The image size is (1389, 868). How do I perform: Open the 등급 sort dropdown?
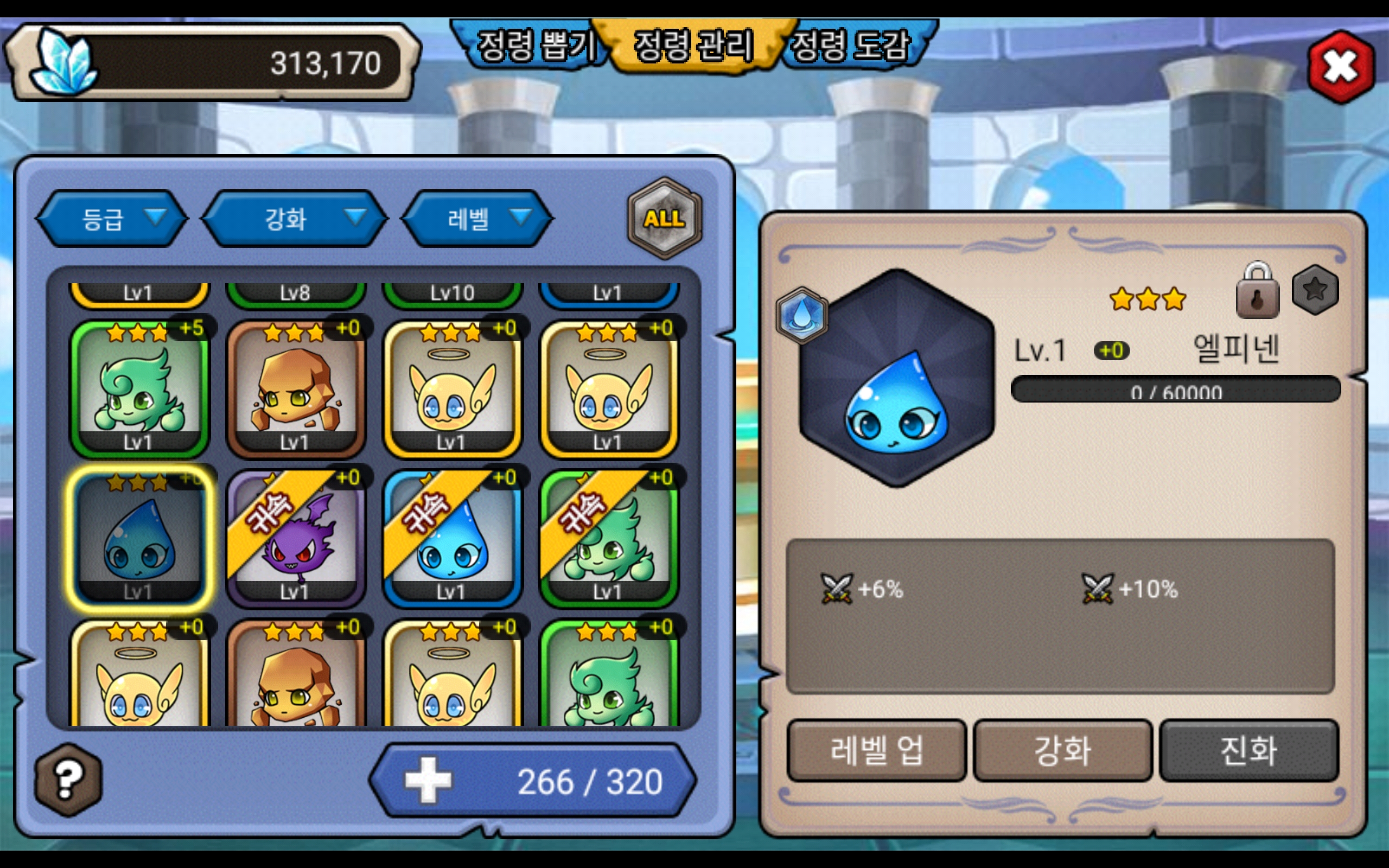coord(113,219)
